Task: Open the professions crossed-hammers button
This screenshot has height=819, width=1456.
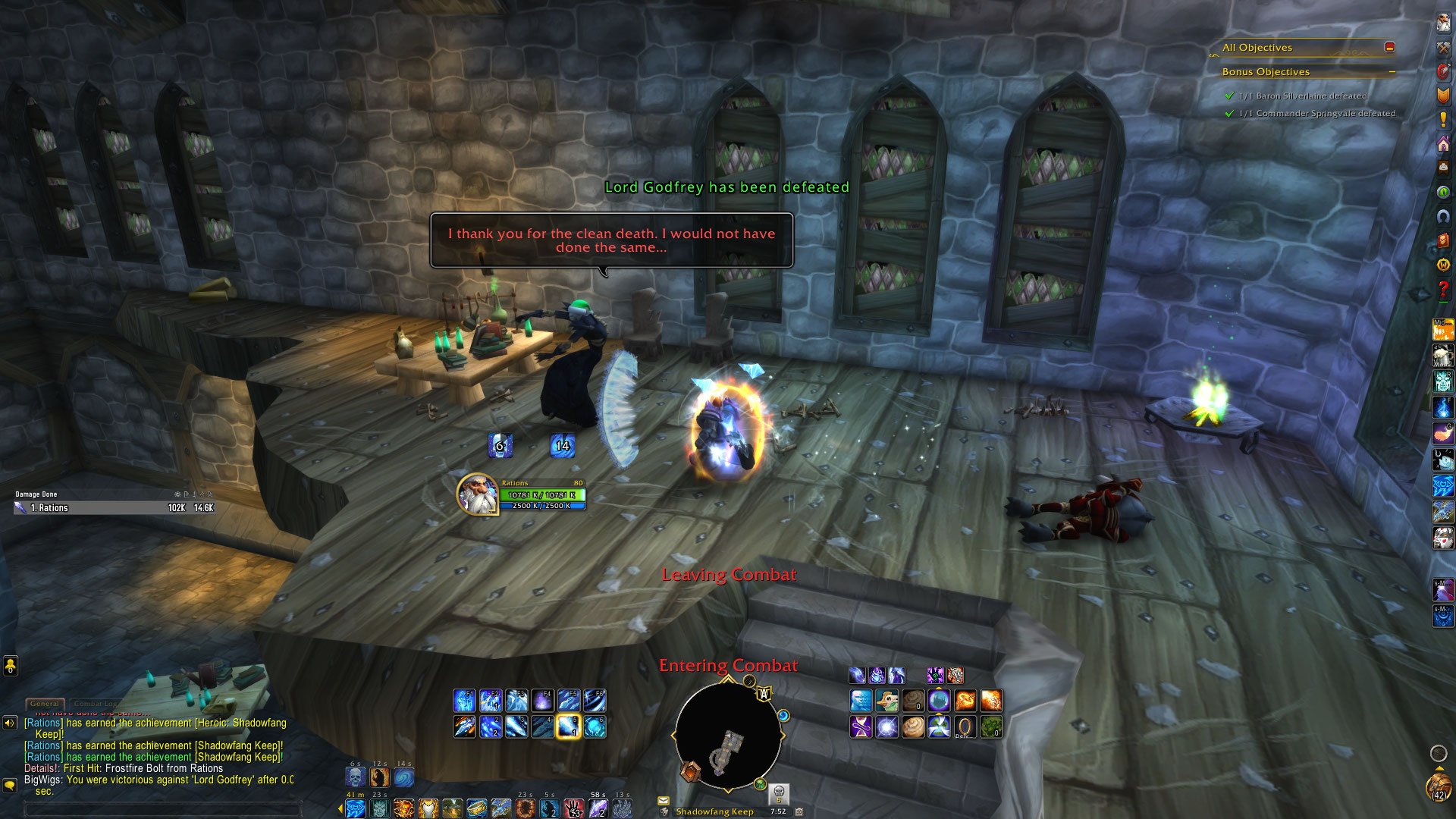Action: pos(1443,47)
